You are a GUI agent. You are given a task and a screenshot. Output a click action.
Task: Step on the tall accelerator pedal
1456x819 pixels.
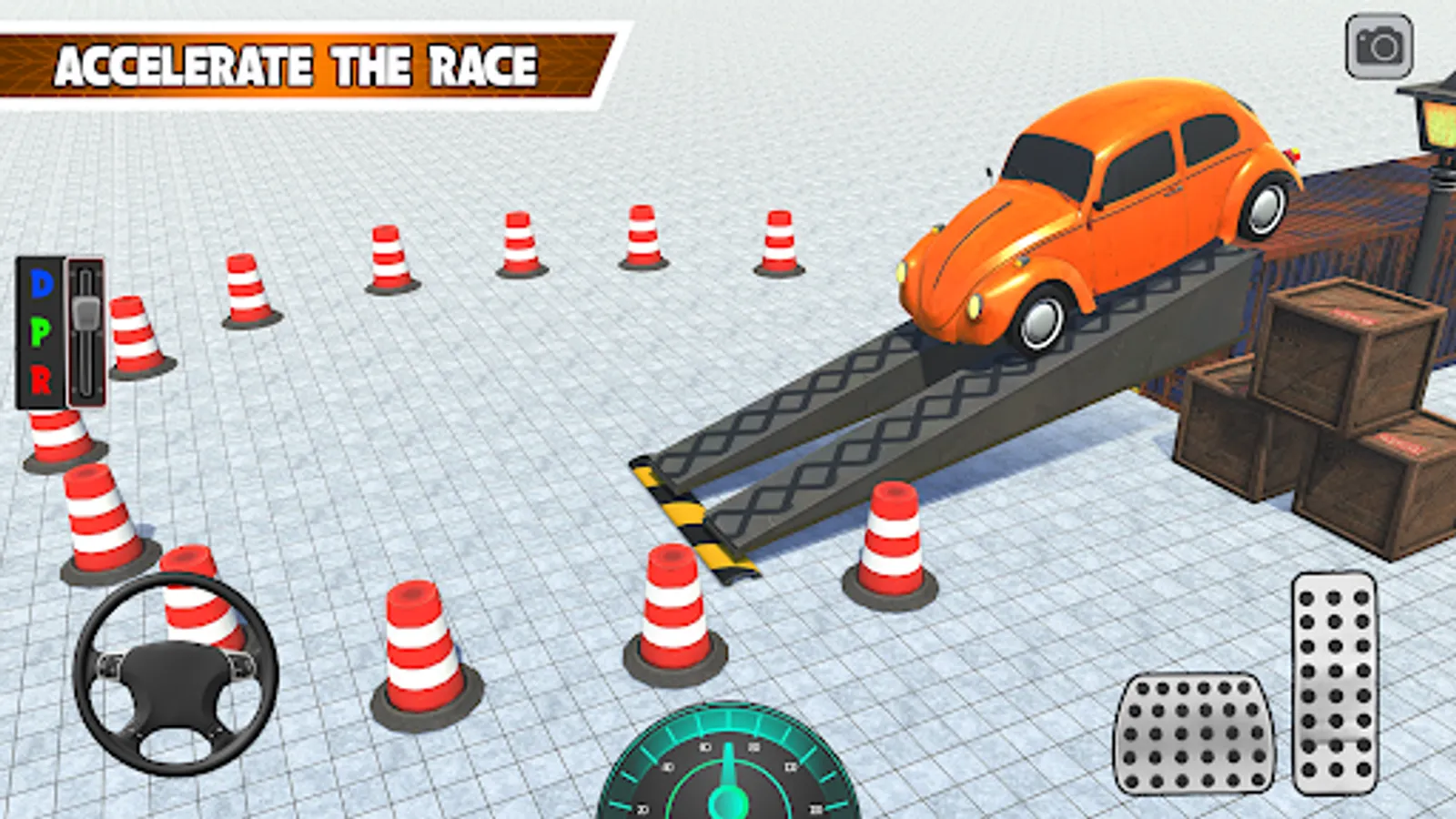[1334, 682]
